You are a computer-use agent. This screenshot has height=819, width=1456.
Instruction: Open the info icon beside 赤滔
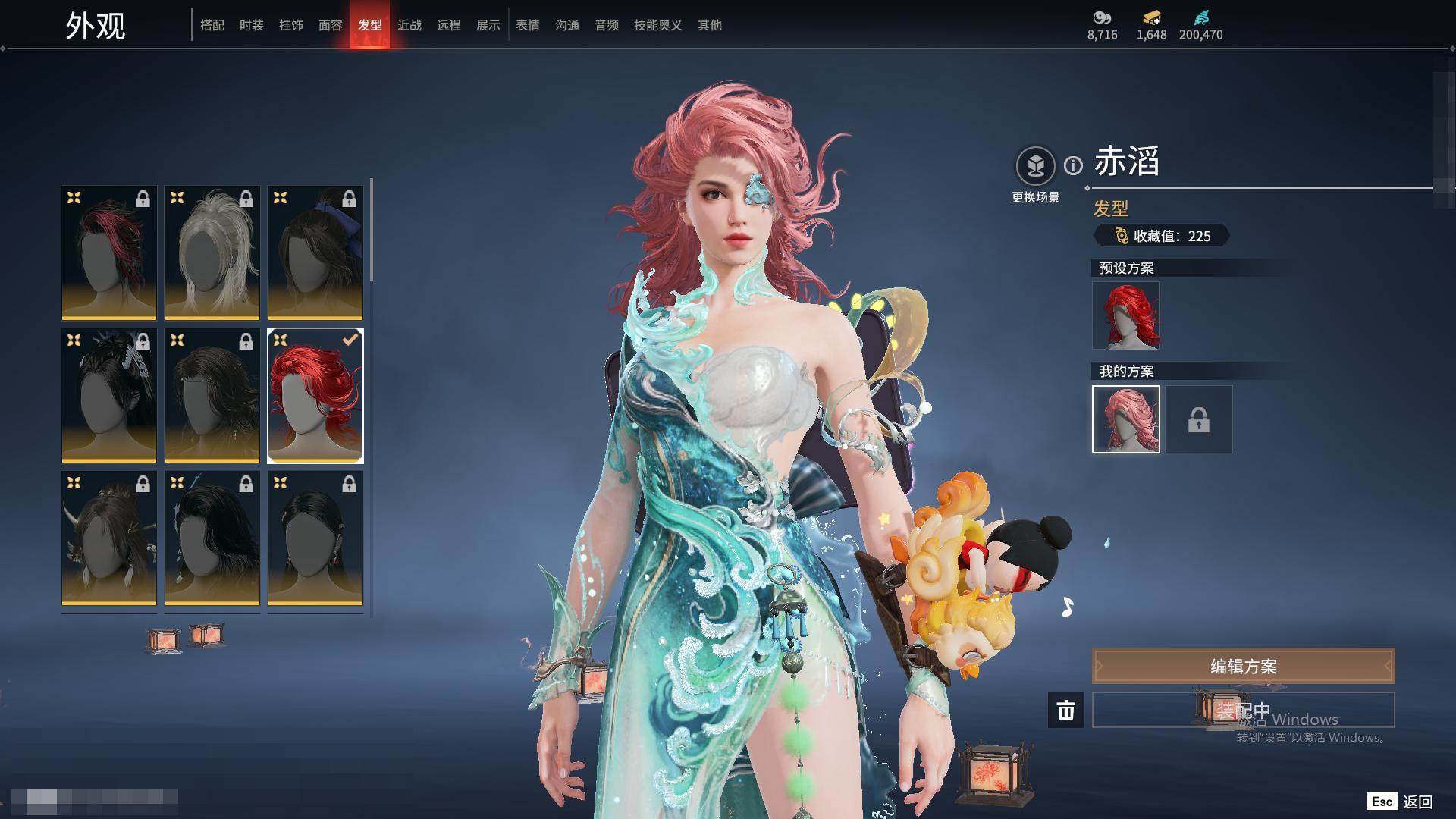point(1073,165)
